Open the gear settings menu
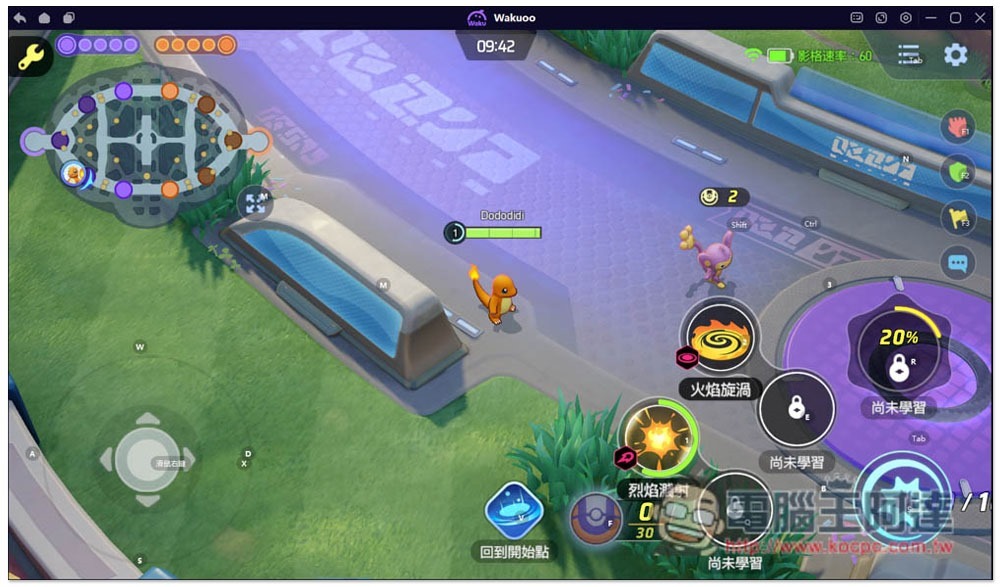The width and height of the screenshot is (1000, 587). point(955,55)
